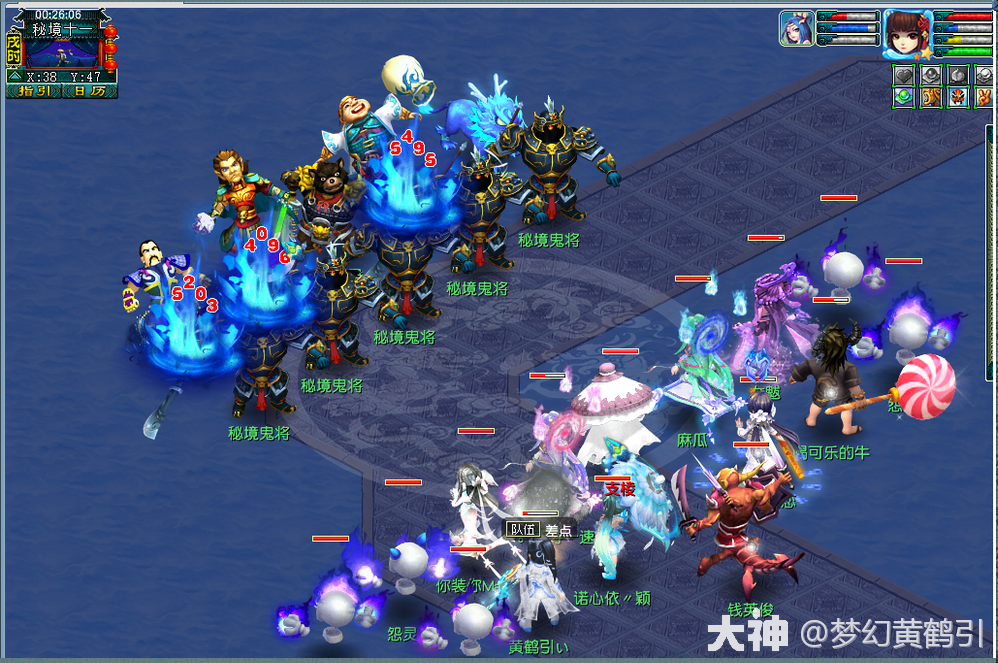Image resolution: width=998 pixels, height=663 pixels.
Task: Click the golden beast buff icon
Action: tap(930, 97)
